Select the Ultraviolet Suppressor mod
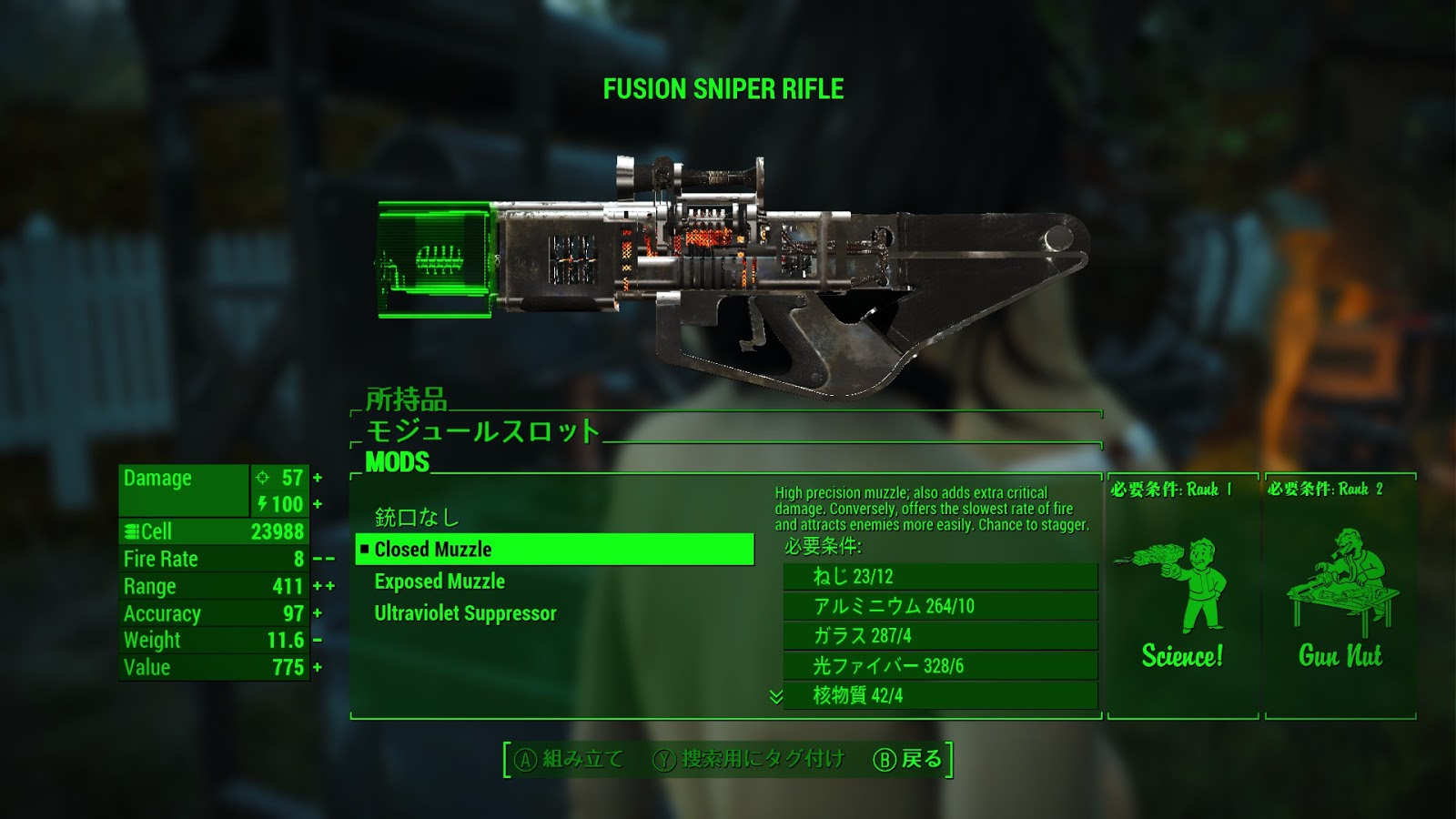This screenshot has width=1456, height=819. coord(465,613)
